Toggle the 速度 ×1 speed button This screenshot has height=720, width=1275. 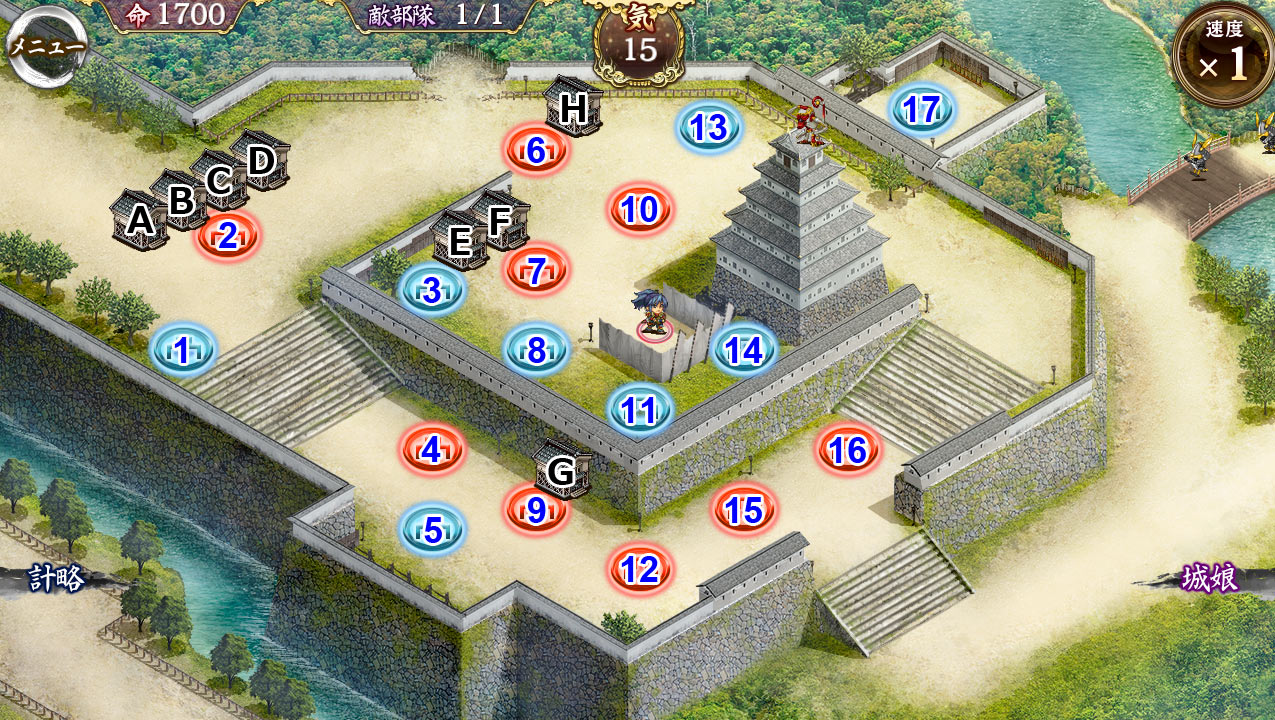pyautogui.click(x=1223, y=56)
